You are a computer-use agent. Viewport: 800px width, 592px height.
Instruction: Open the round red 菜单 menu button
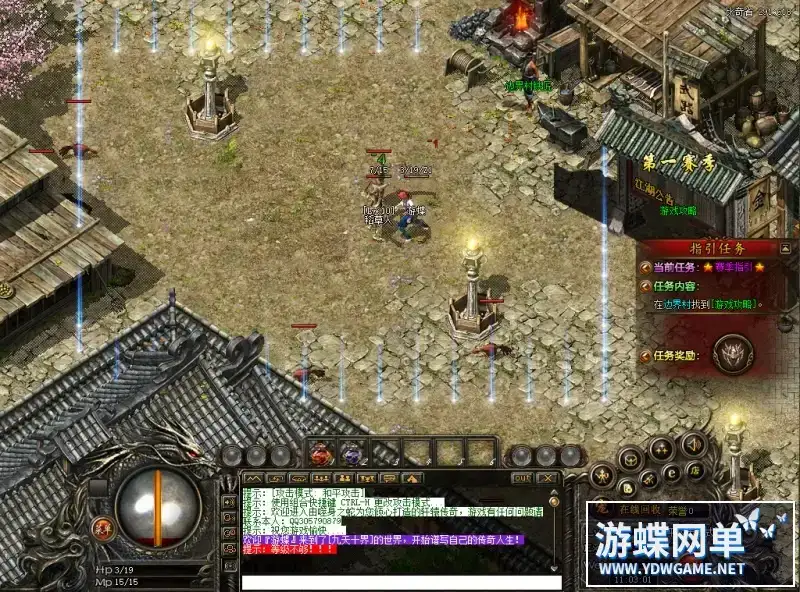[x=103, y=527]
